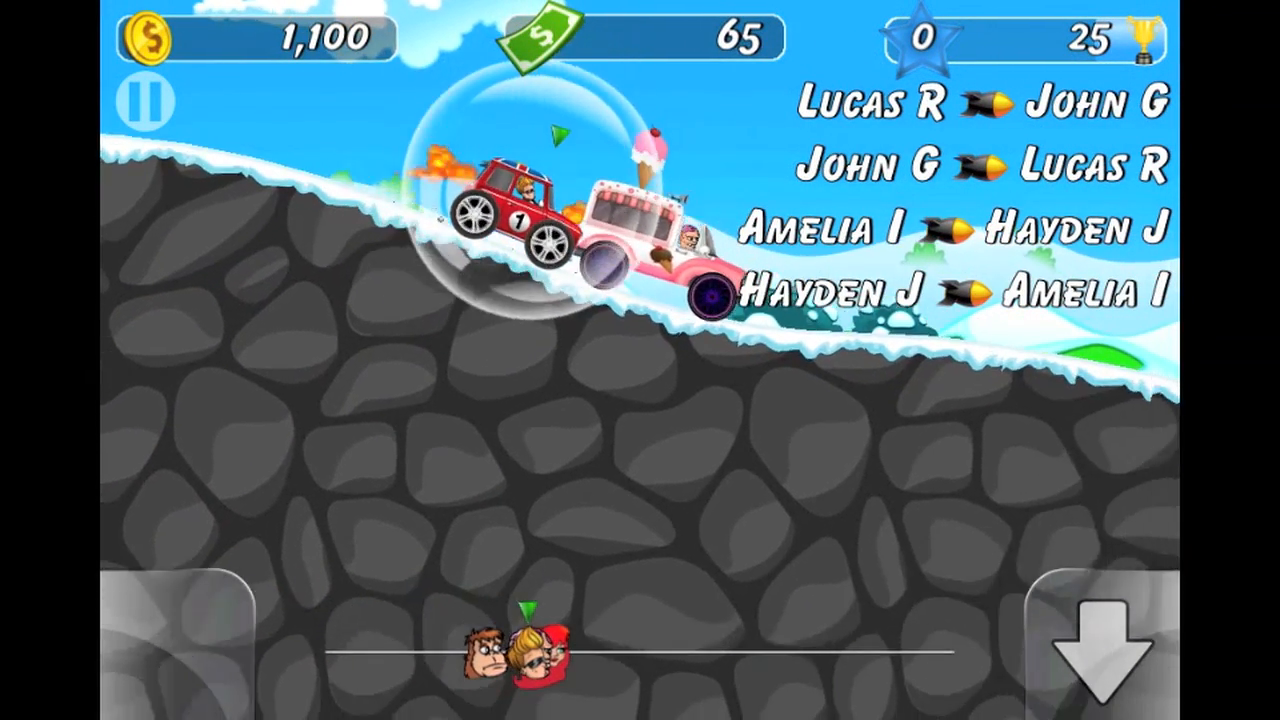Click the green gem above the red car

point(558,135)
